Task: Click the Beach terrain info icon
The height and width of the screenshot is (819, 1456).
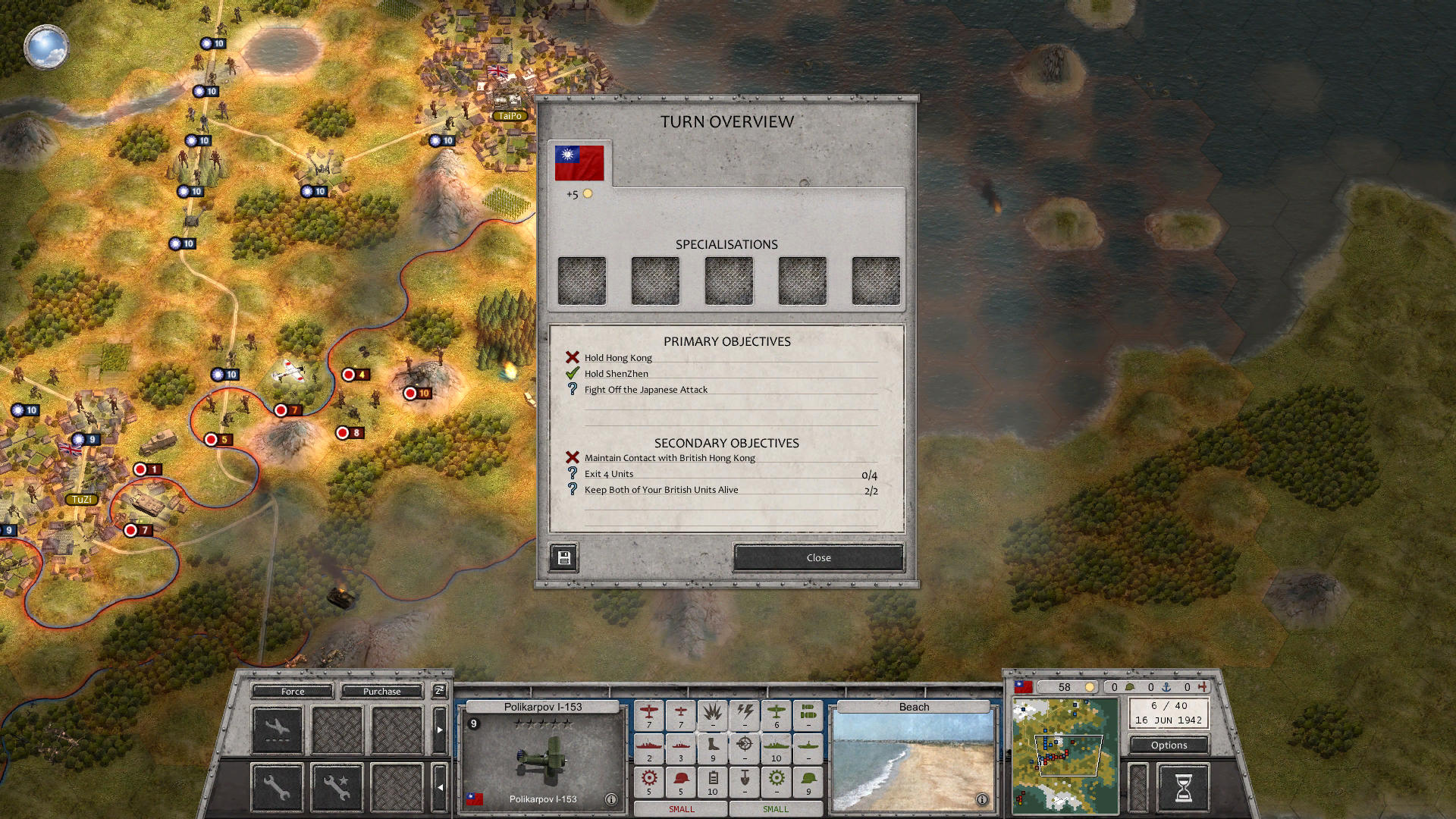Action: tap(982, 799)
